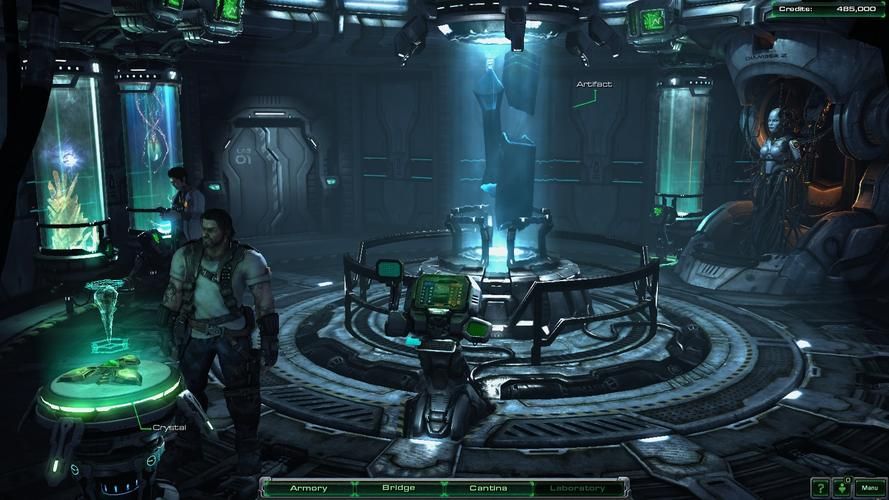Visit the Cantina
Screen dimensions: 889x500
point(488,488)
